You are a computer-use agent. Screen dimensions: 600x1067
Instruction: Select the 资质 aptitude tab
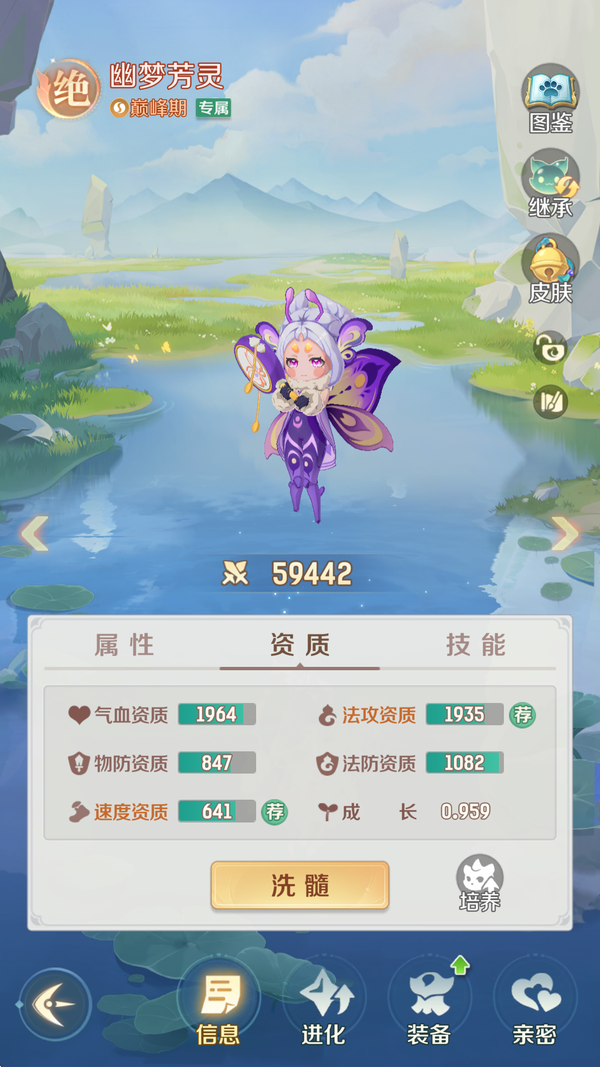coord(300,645)
